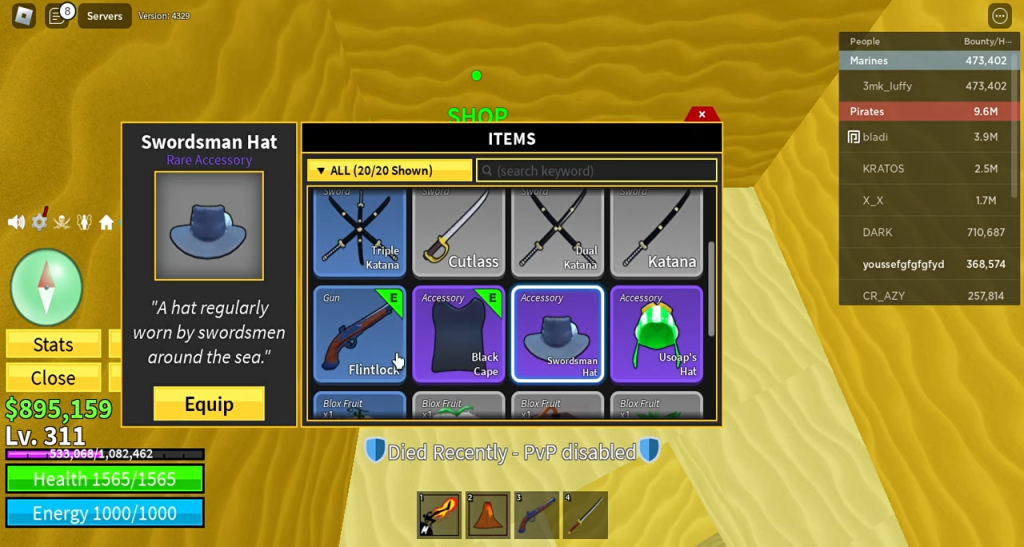The height and width of the screenshot is (547, 1024).
Task: Open the Roblox main menu
Action: (x=23, y=16)
